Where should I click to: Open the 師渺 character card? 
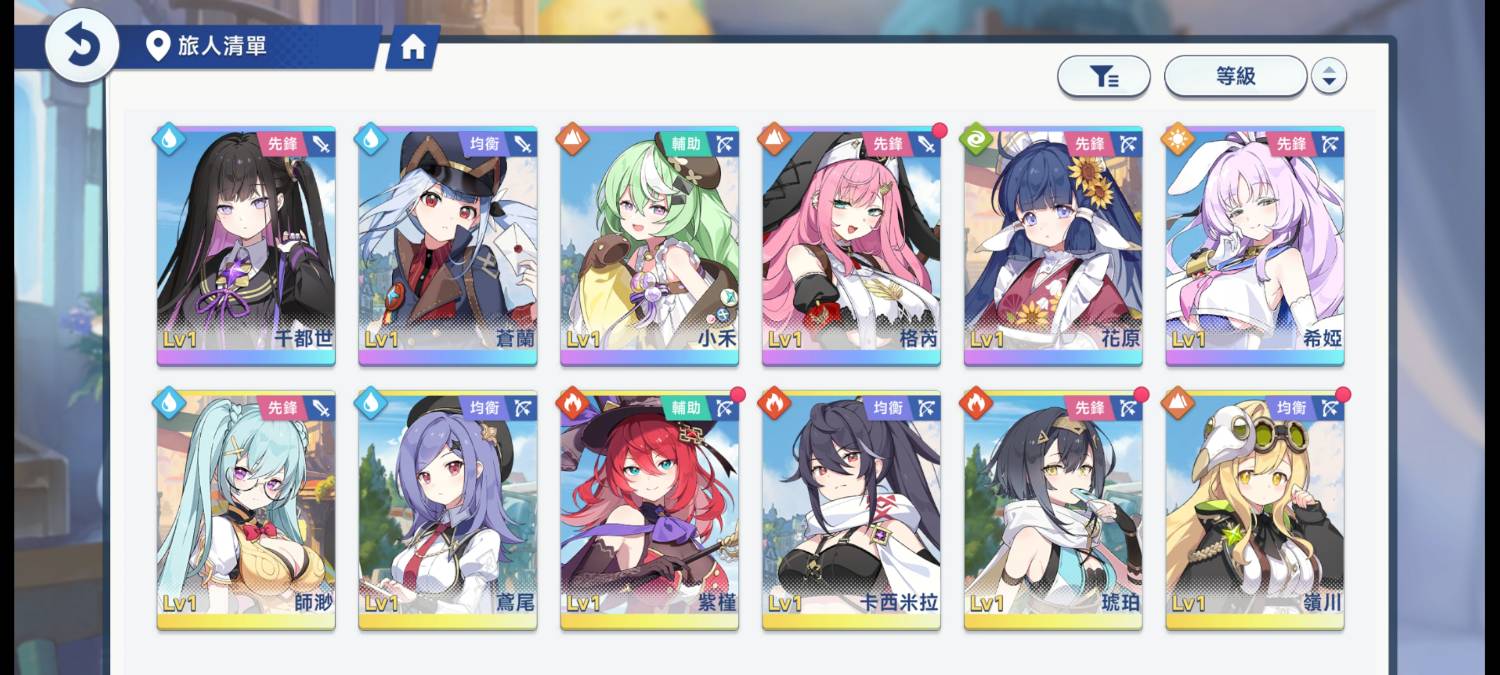pyautogui.click(x=246, y=510)
